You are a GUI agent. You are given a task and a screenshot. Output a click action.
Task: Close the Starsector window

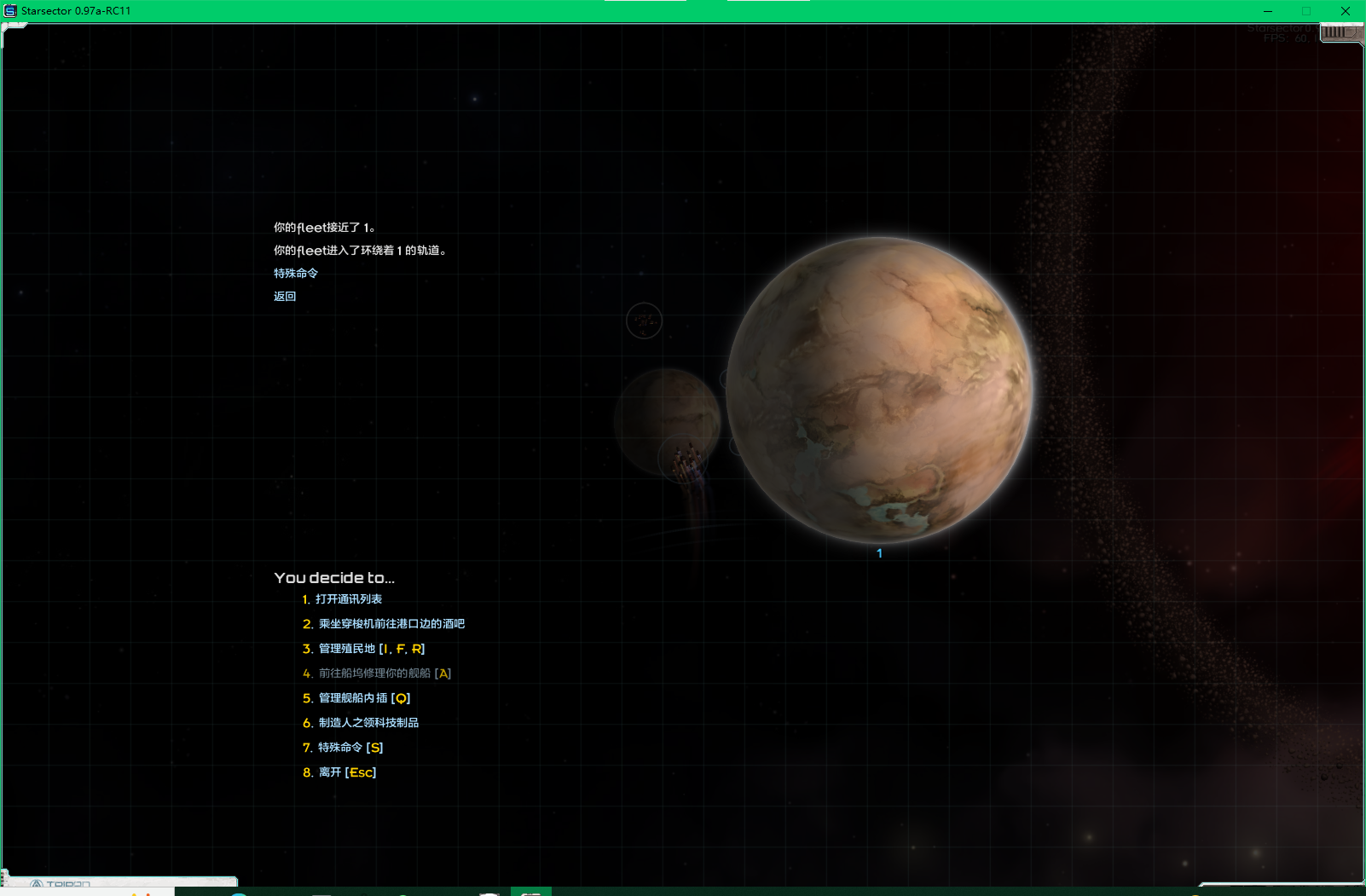(1345, 11)
